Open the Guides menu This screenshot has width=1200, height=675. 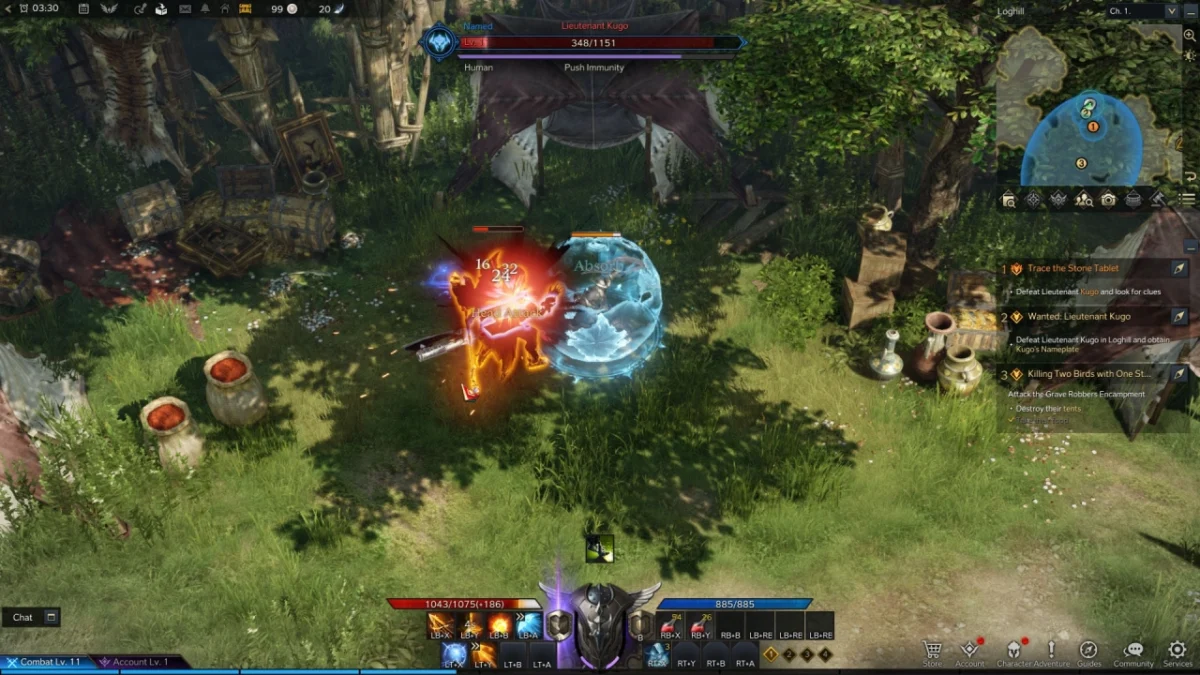(x=1089, y=651)
